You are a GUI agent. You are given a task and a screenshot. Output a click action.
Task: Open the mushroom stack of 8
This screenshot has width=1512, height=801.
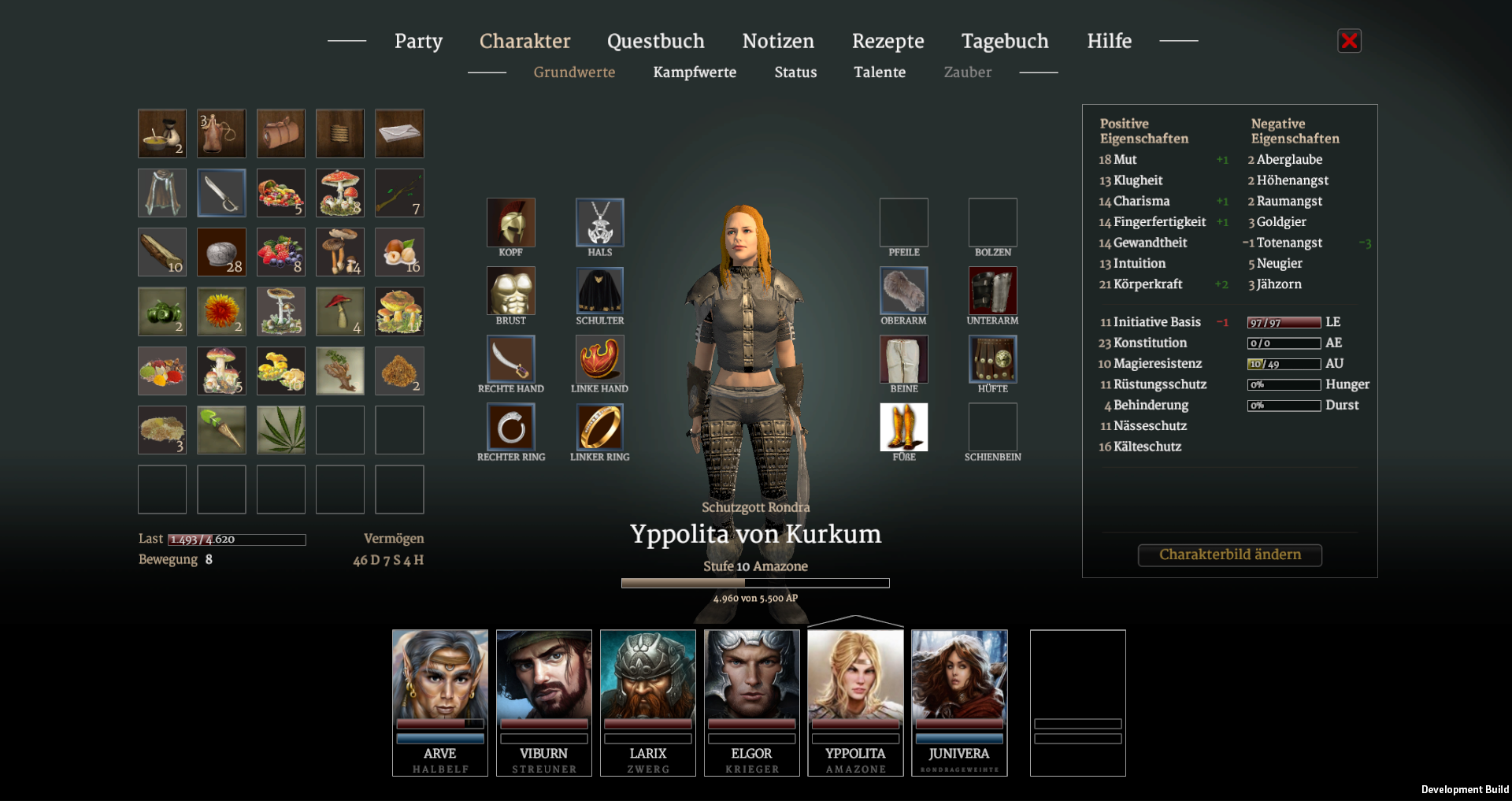pyautogui.click(x=340, y=192)
